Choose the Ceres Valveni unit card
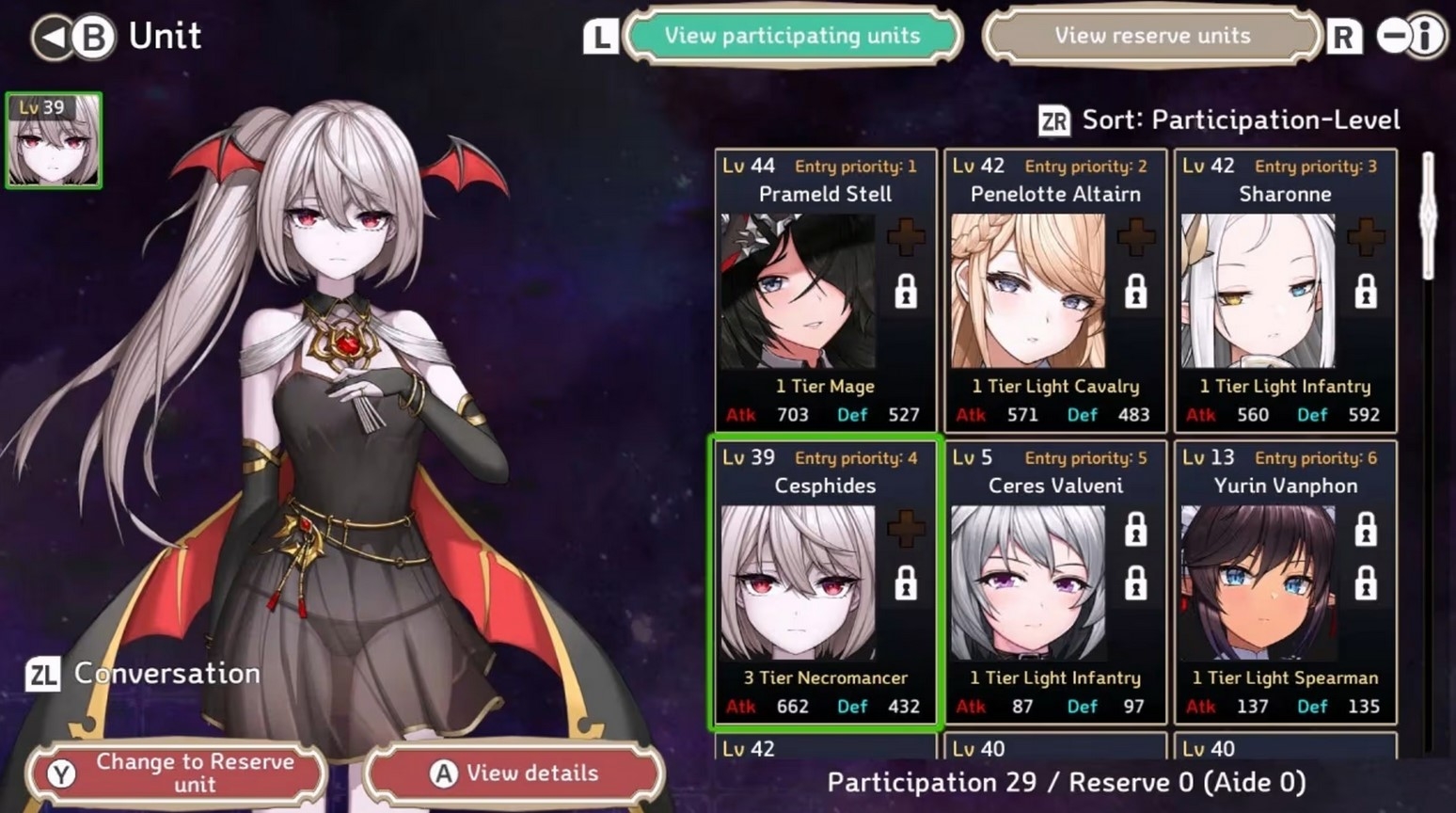The width and height of the screenshot is (1456, 813). pos(1054,582)
